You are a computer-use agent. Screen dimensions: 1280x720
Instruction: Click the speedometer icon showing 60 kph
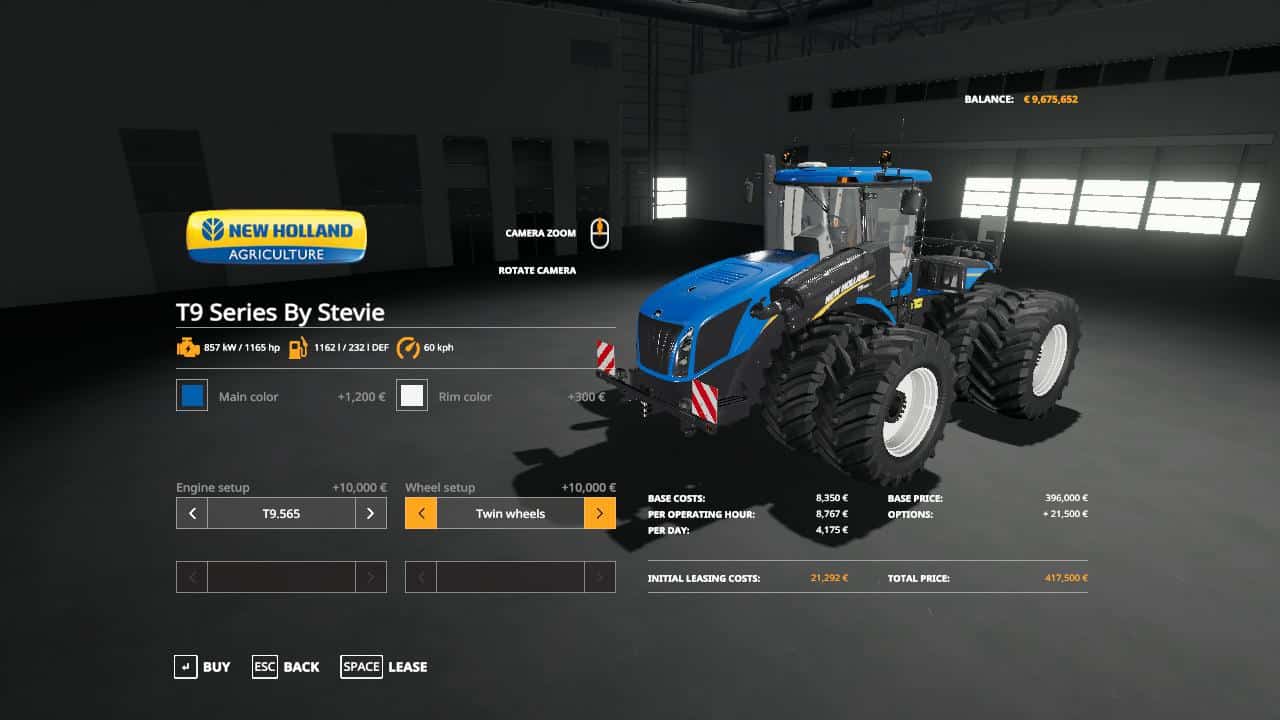tap(409, 348)
